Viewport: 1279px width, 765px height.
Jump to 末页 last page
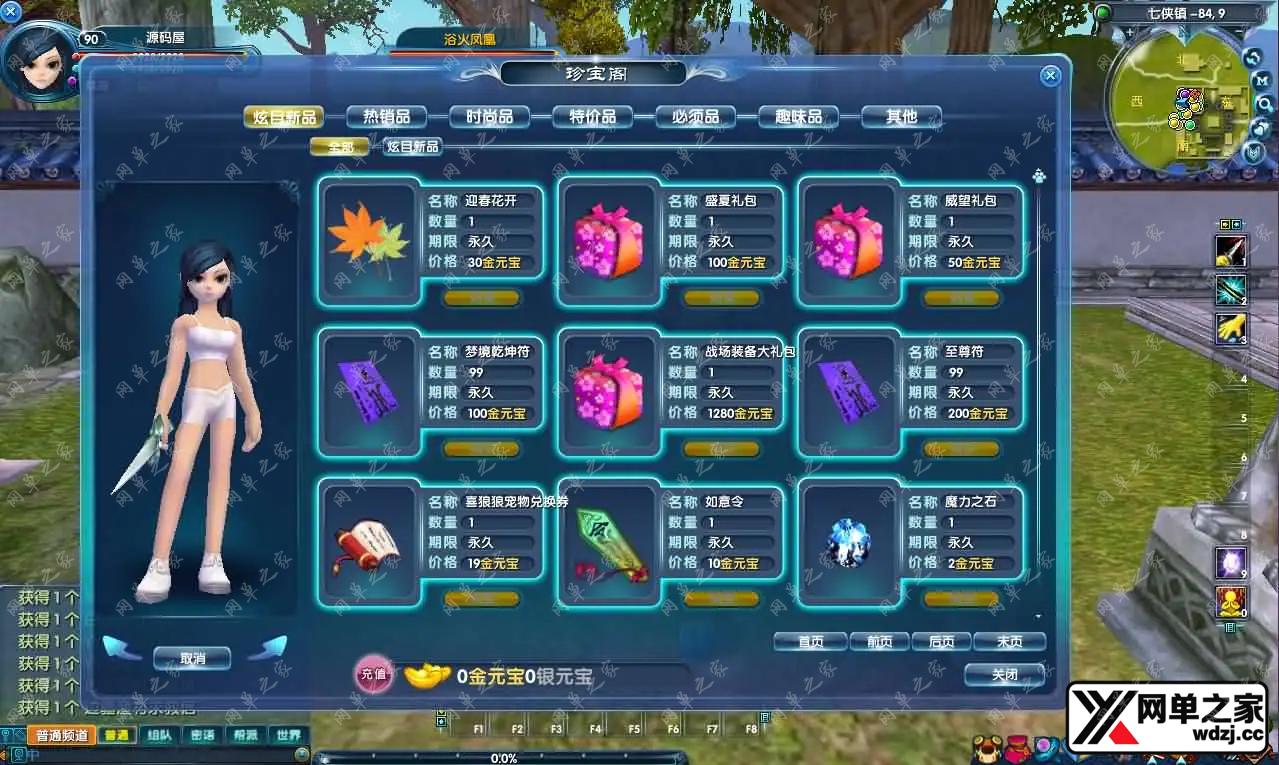pyautogui.click(x=1009, y=642)
